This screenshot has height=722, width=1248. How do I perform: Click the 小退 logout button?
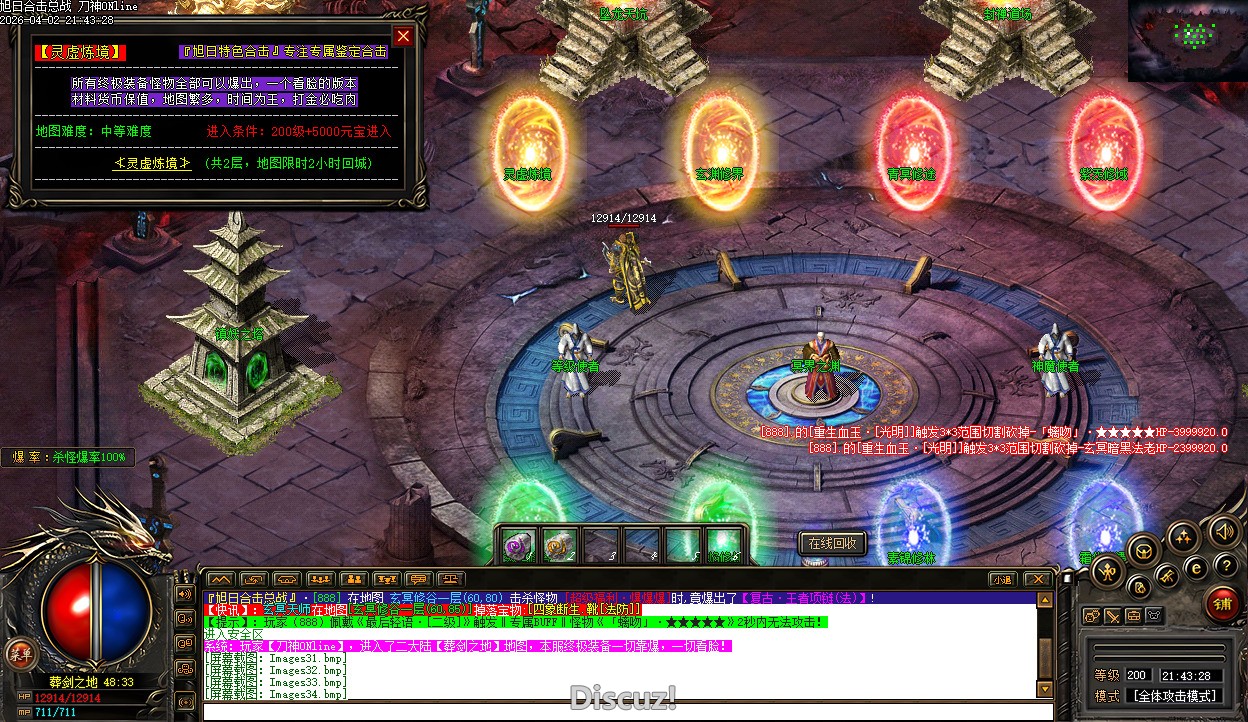pyautogui.click(x=1002, y=579)
